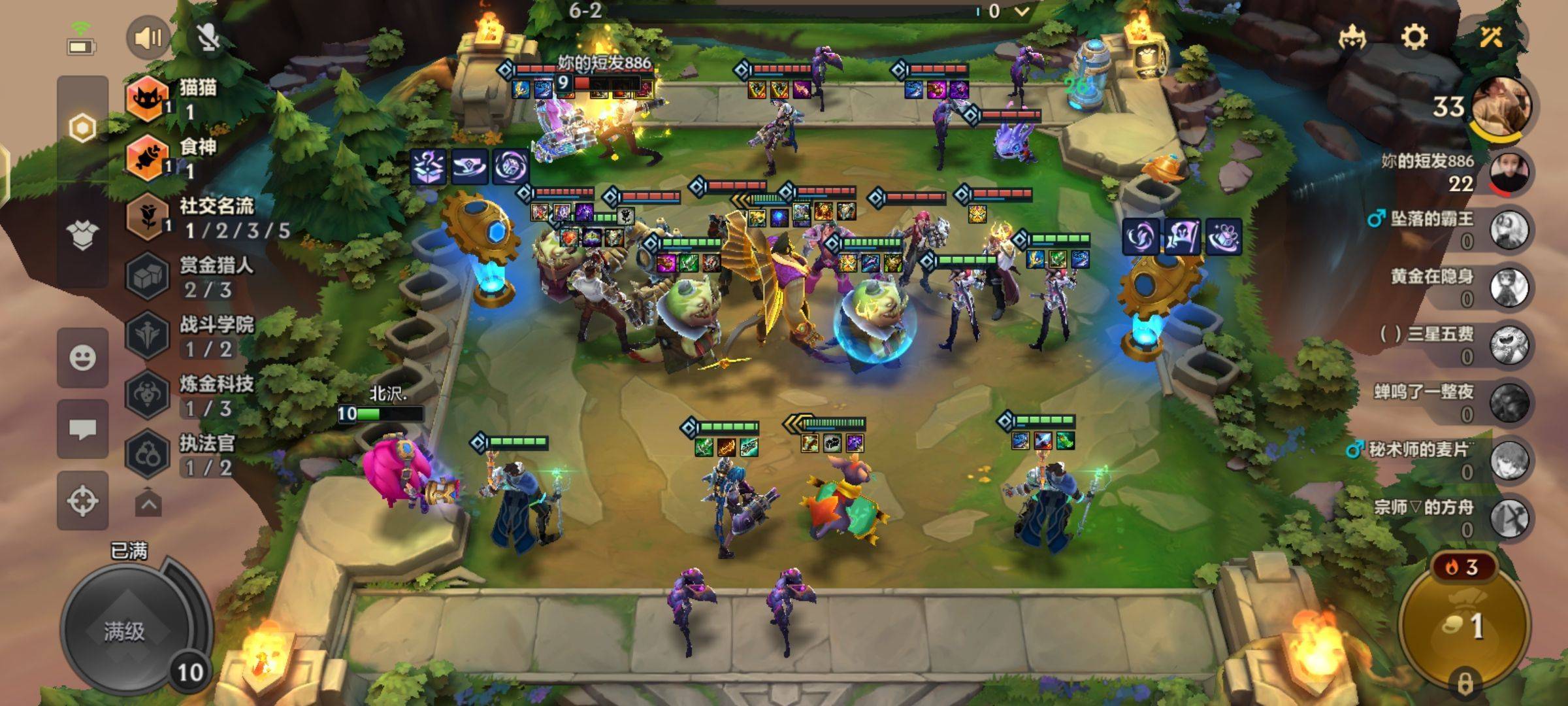Toggle the speaker sound button
1568x706 pixels.
148,38
